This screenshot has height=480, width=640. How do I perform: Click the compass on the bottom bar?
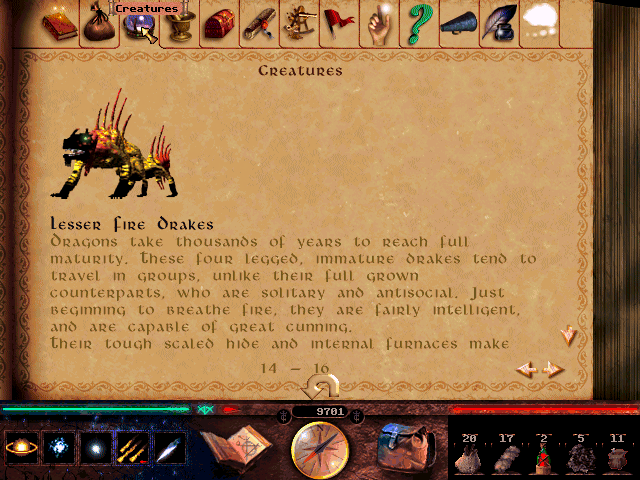coord(319,449)
